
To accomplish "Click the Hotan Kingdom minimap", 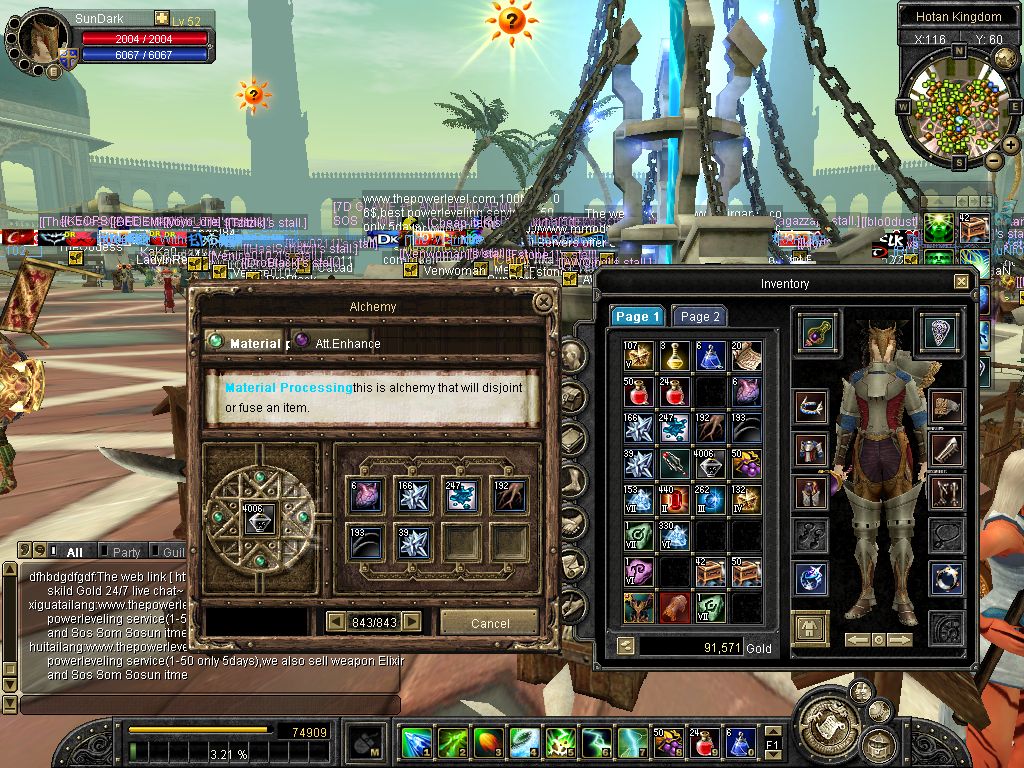I will (958, 107).
